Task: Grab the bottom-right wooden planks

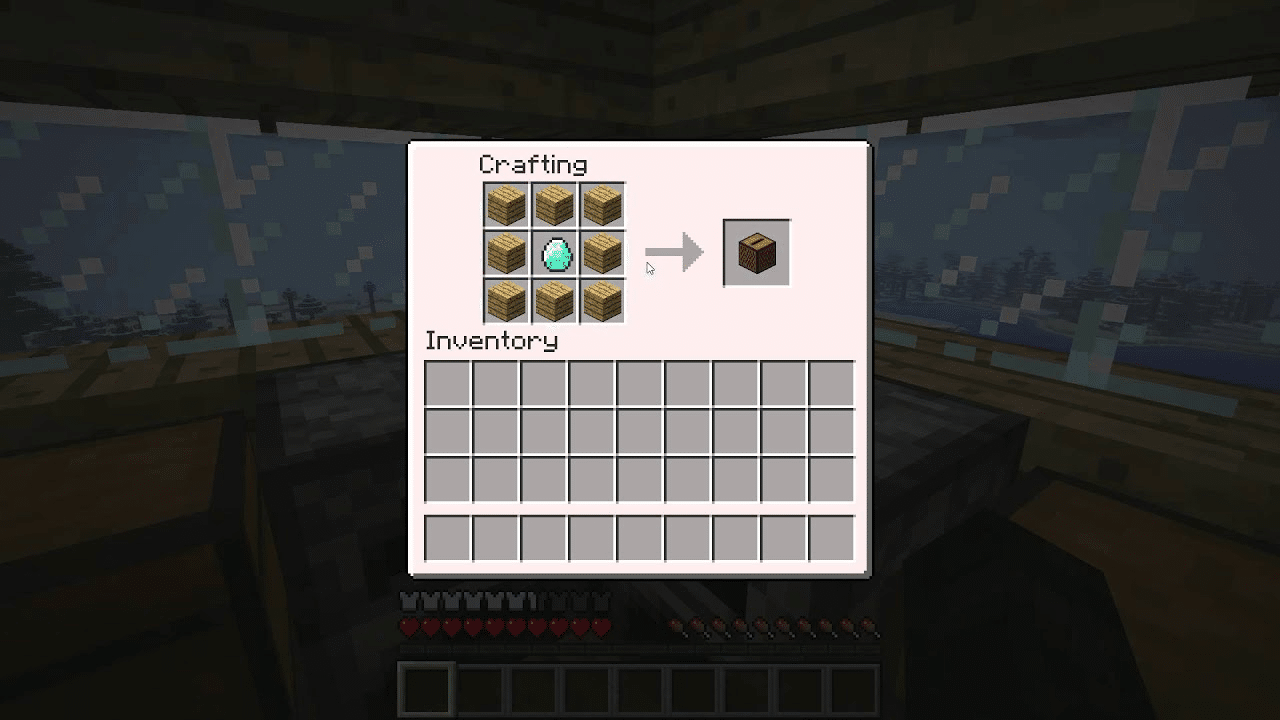Action: click(604, 300)
